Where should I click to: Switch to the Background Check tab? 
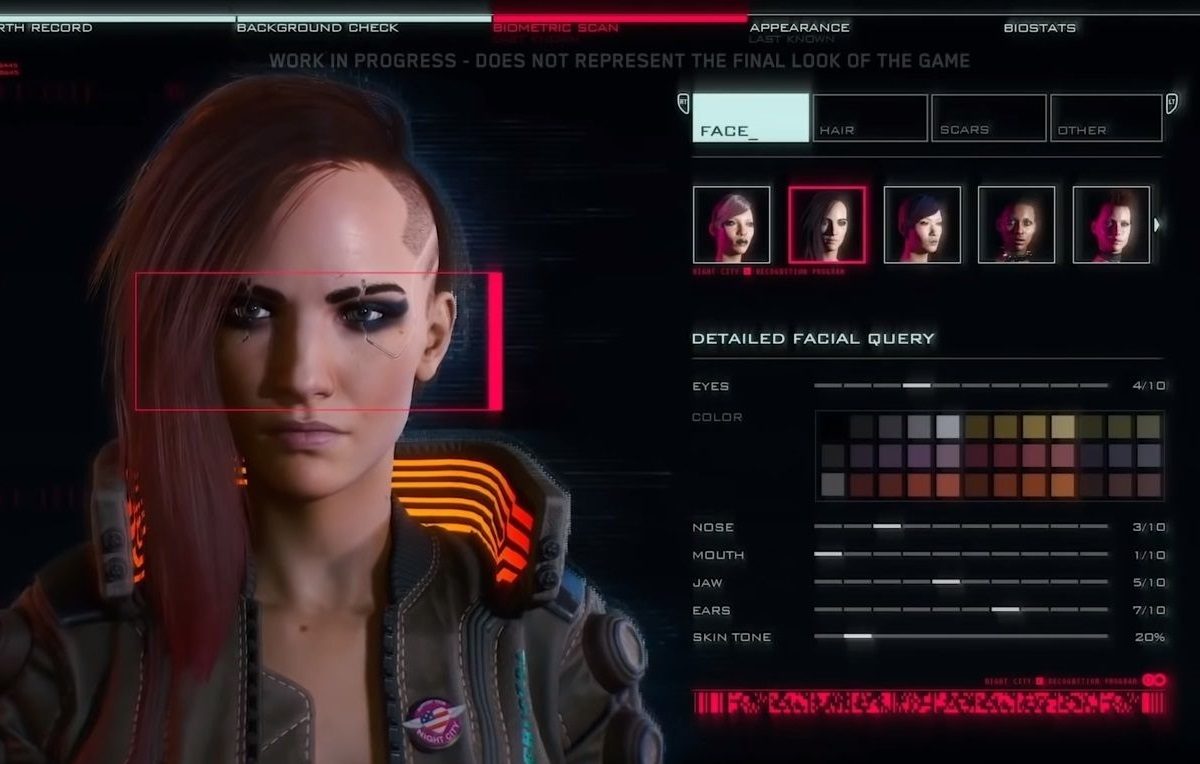(317, 27)
